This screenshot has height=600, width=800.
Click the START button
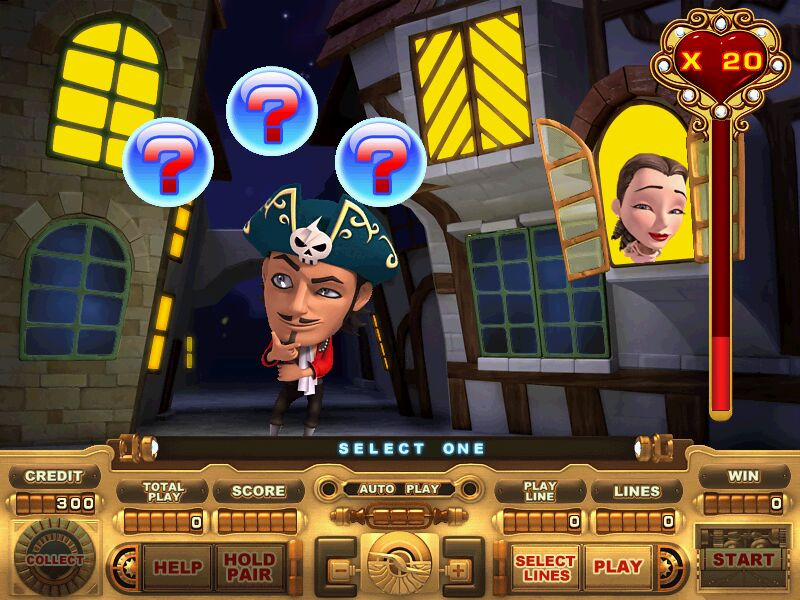pos(742,560)
